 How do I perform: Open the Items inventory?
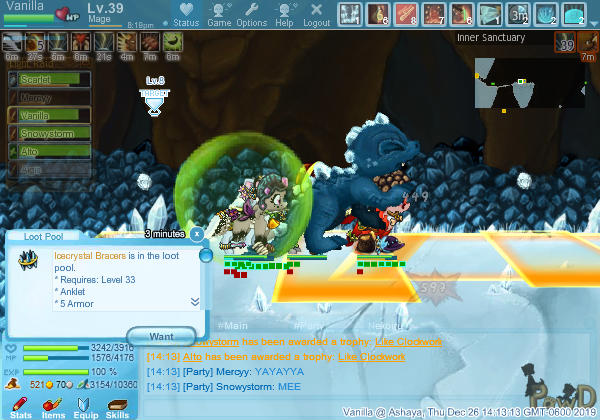pos(53,404)
